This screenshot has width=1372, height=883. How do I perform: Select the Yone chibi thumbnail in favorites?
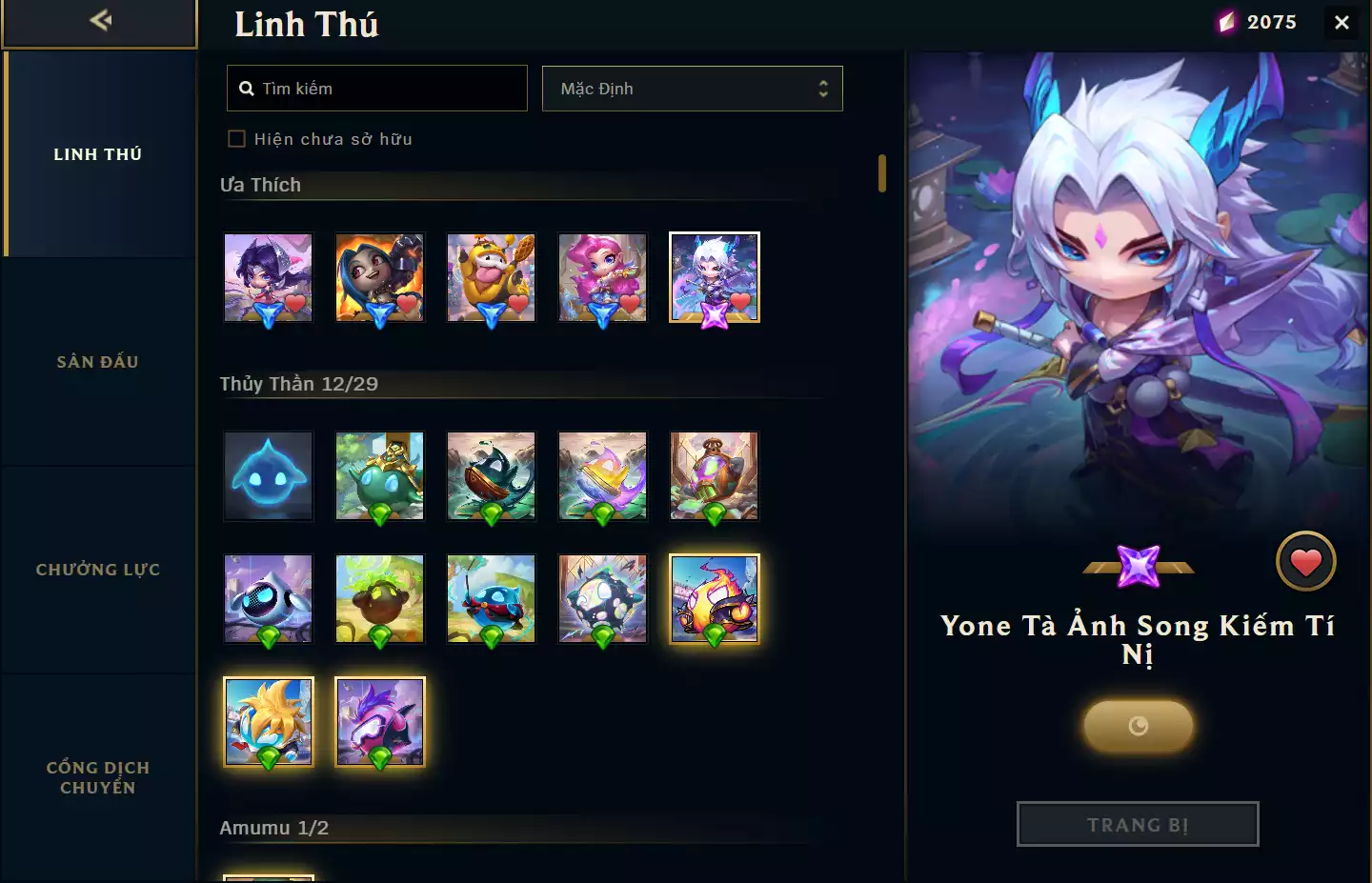coord(715,277)
